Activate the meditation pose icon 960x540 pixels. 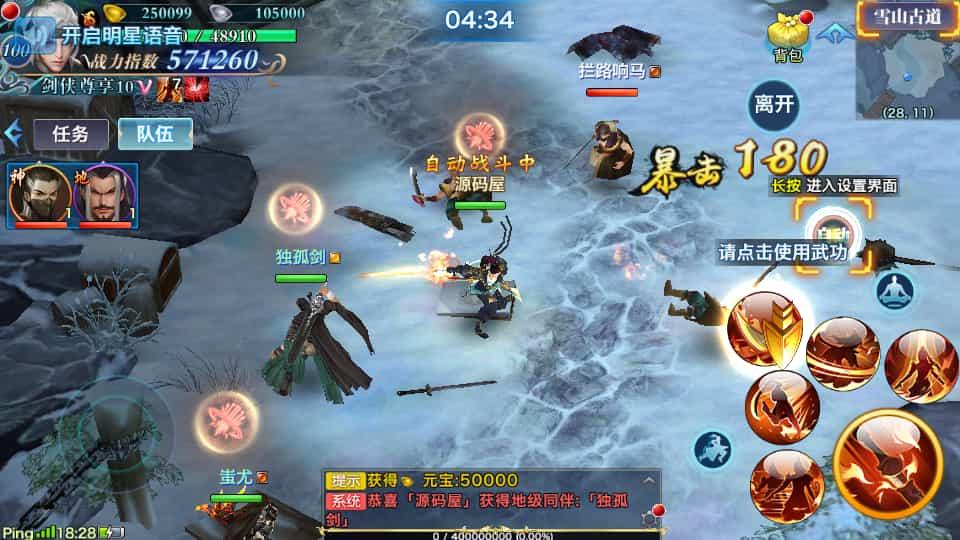point(895,290)
